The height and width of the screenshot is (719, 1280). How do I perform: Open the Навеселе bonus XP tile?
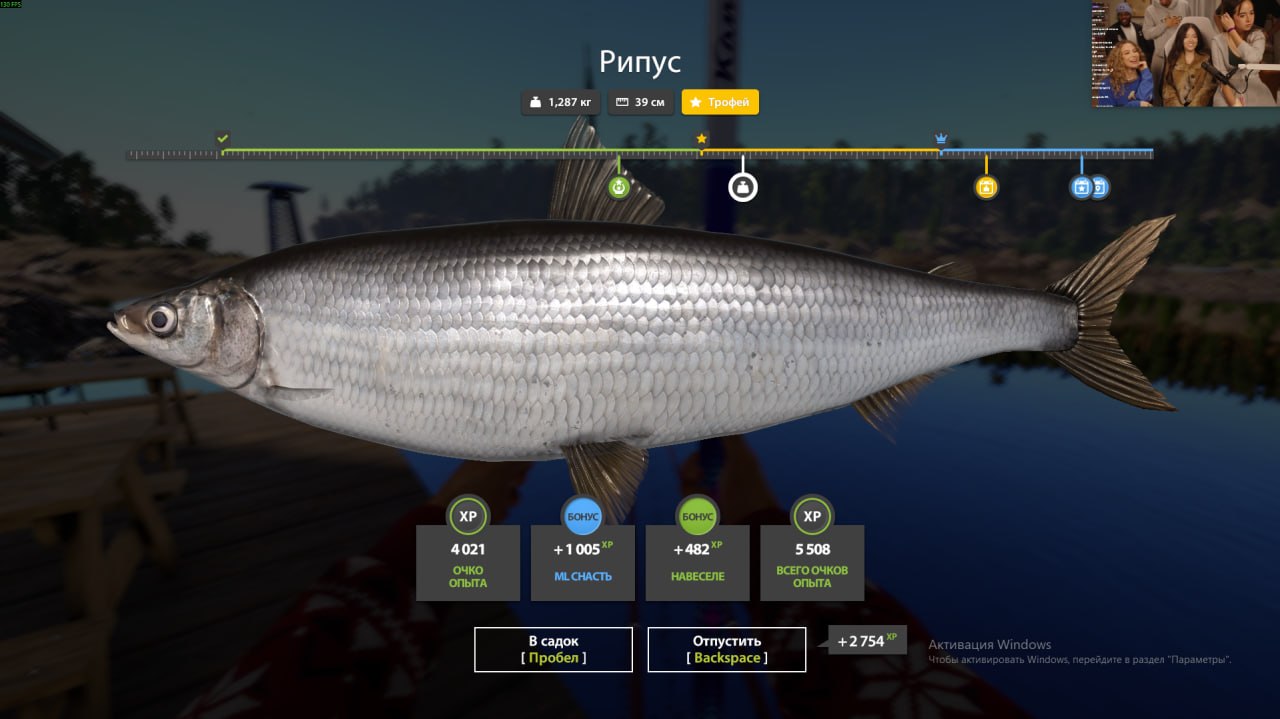tap(698, 562)
